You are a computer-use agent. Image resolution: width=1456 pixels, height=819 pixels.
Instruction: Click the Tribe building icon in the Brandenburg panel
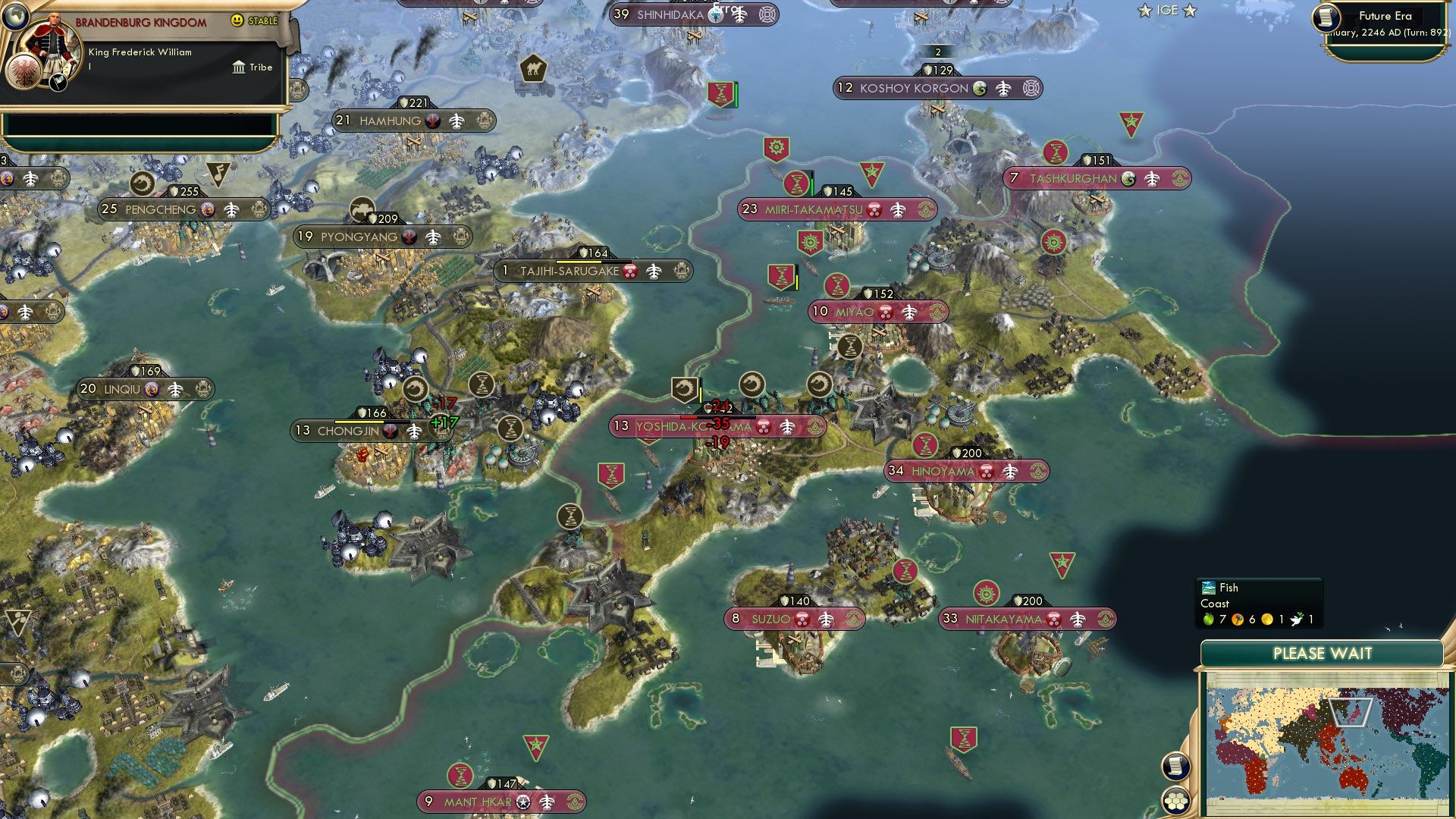(240, 67)
